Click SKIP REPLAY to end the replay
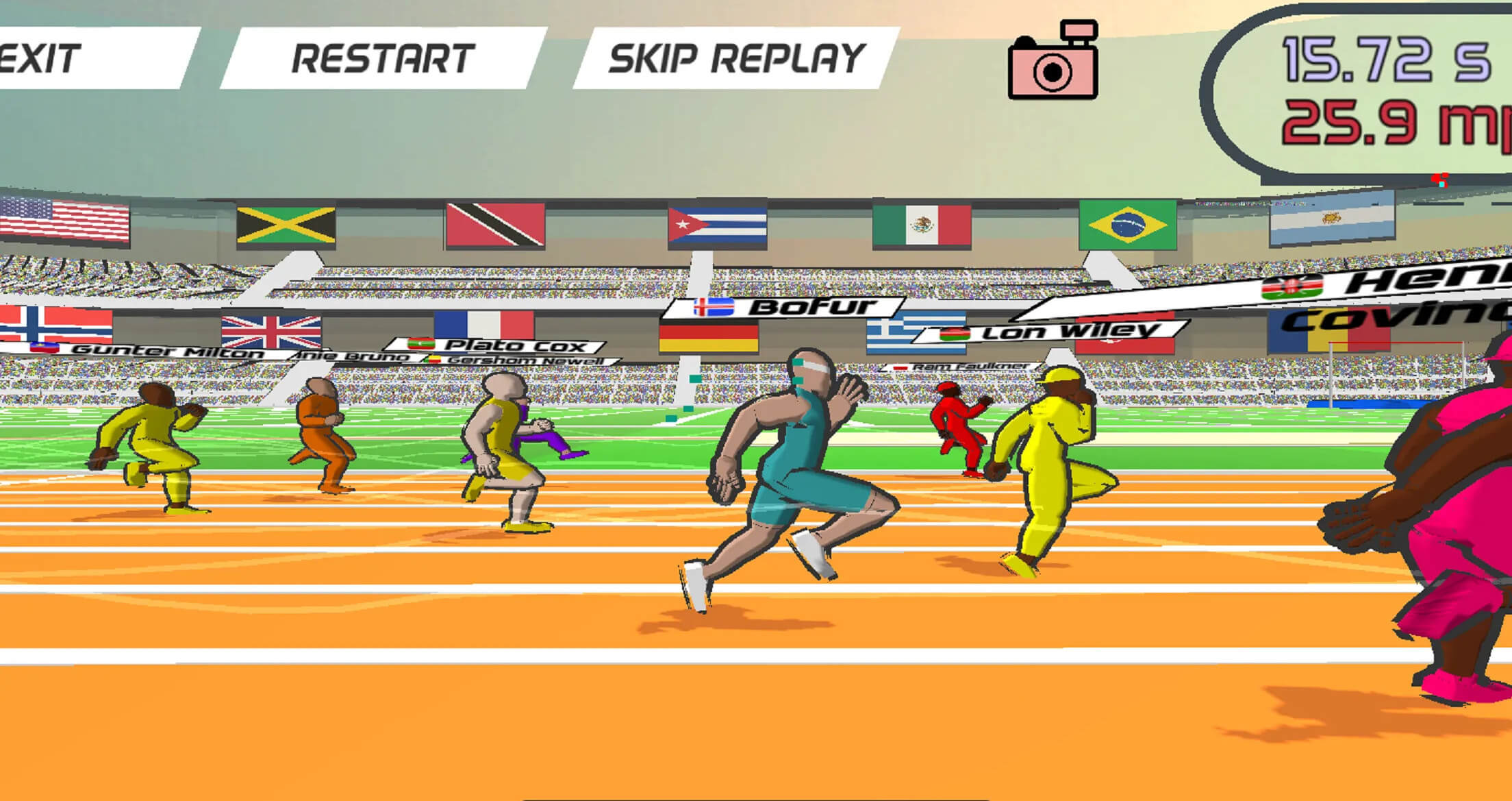 click(x=735, y=60)
